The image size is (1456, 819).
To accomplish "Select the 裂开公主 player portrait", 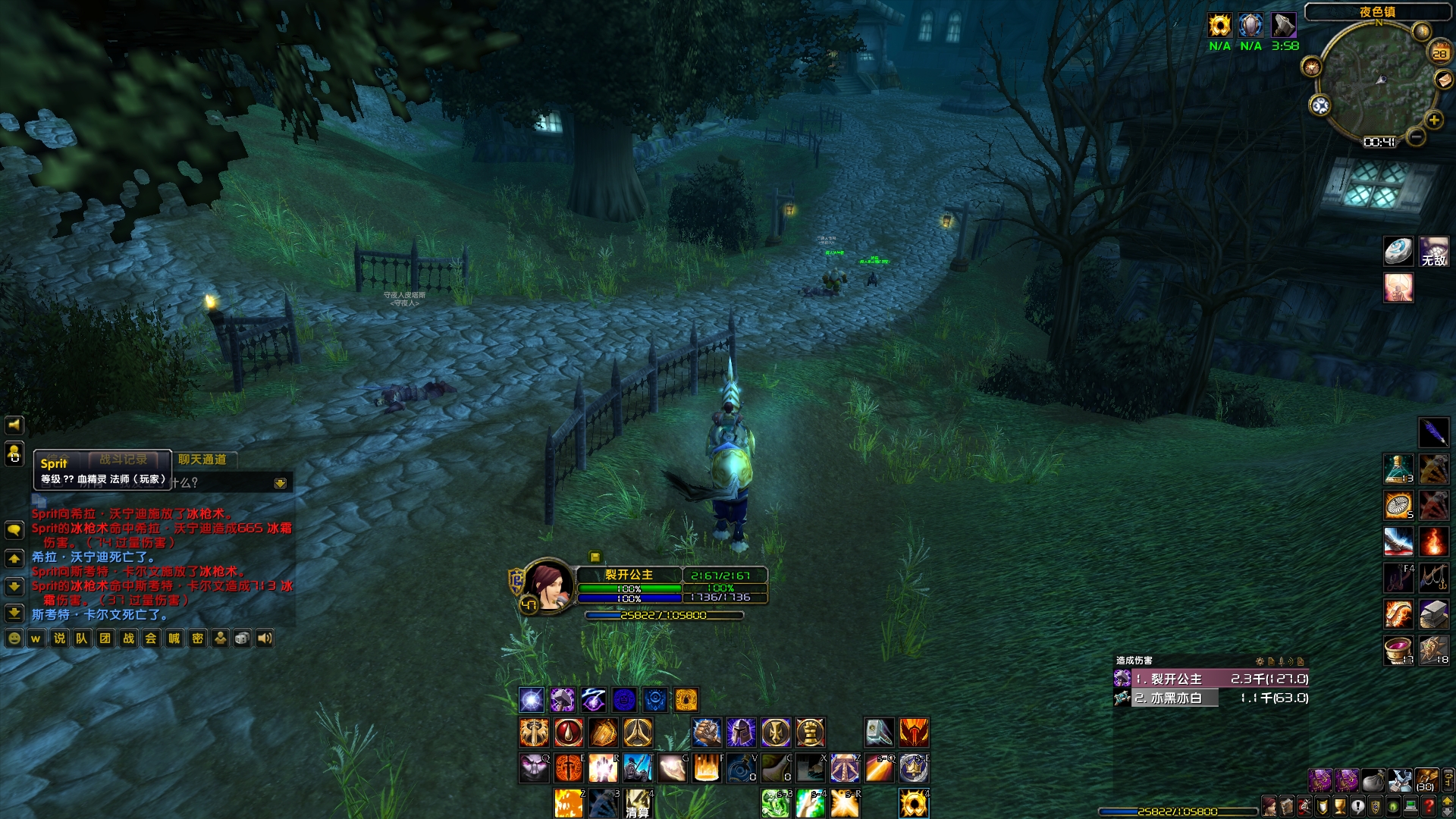I will tap(548, 585).
